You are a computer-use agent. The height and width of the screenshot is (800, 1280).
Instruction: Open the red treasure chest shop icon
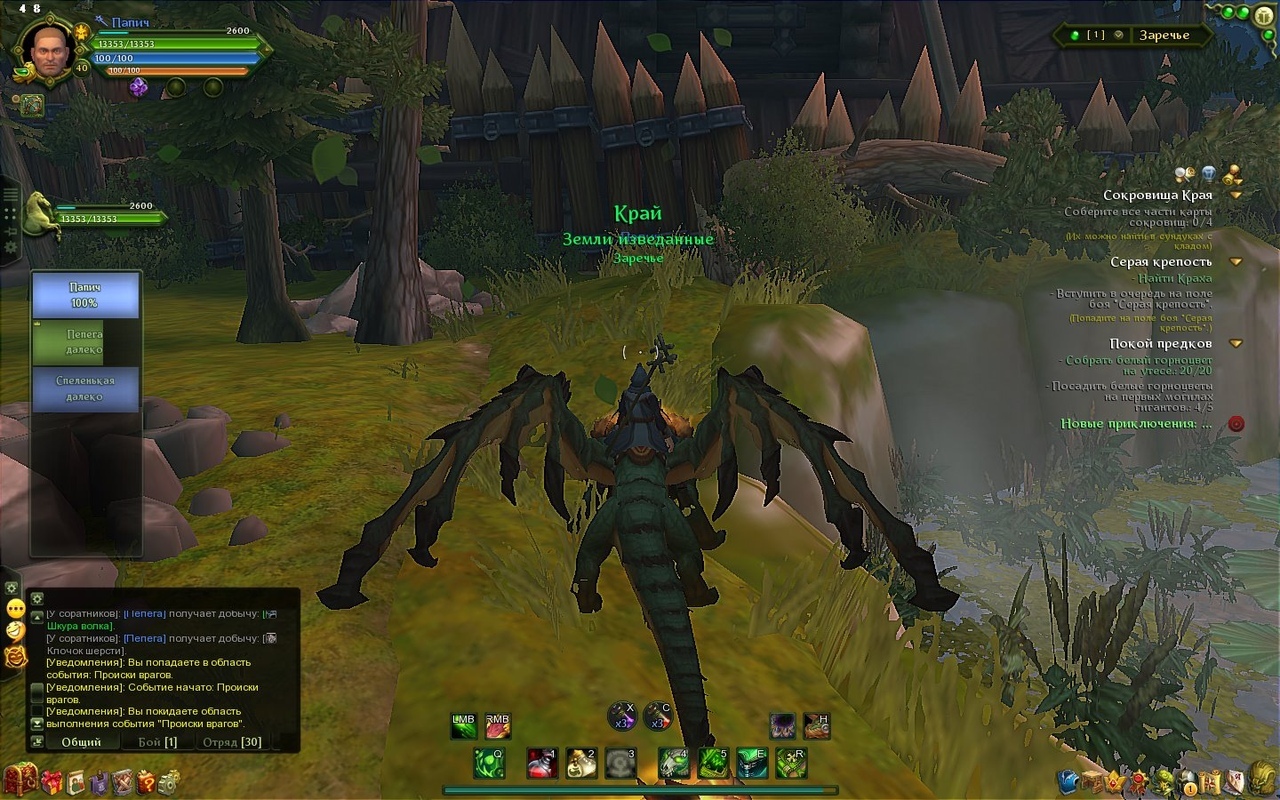coord(20,779)
